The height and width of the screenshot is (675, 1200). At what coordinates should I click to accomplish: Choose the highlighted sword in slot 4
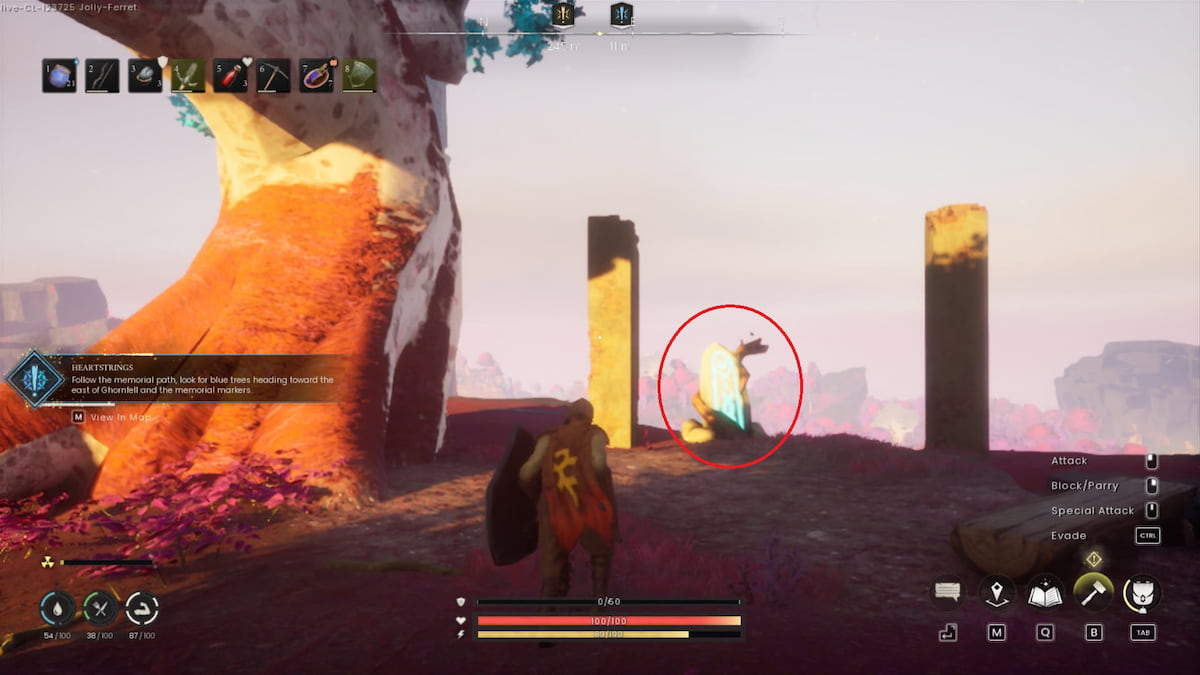(x=188, y=76)
